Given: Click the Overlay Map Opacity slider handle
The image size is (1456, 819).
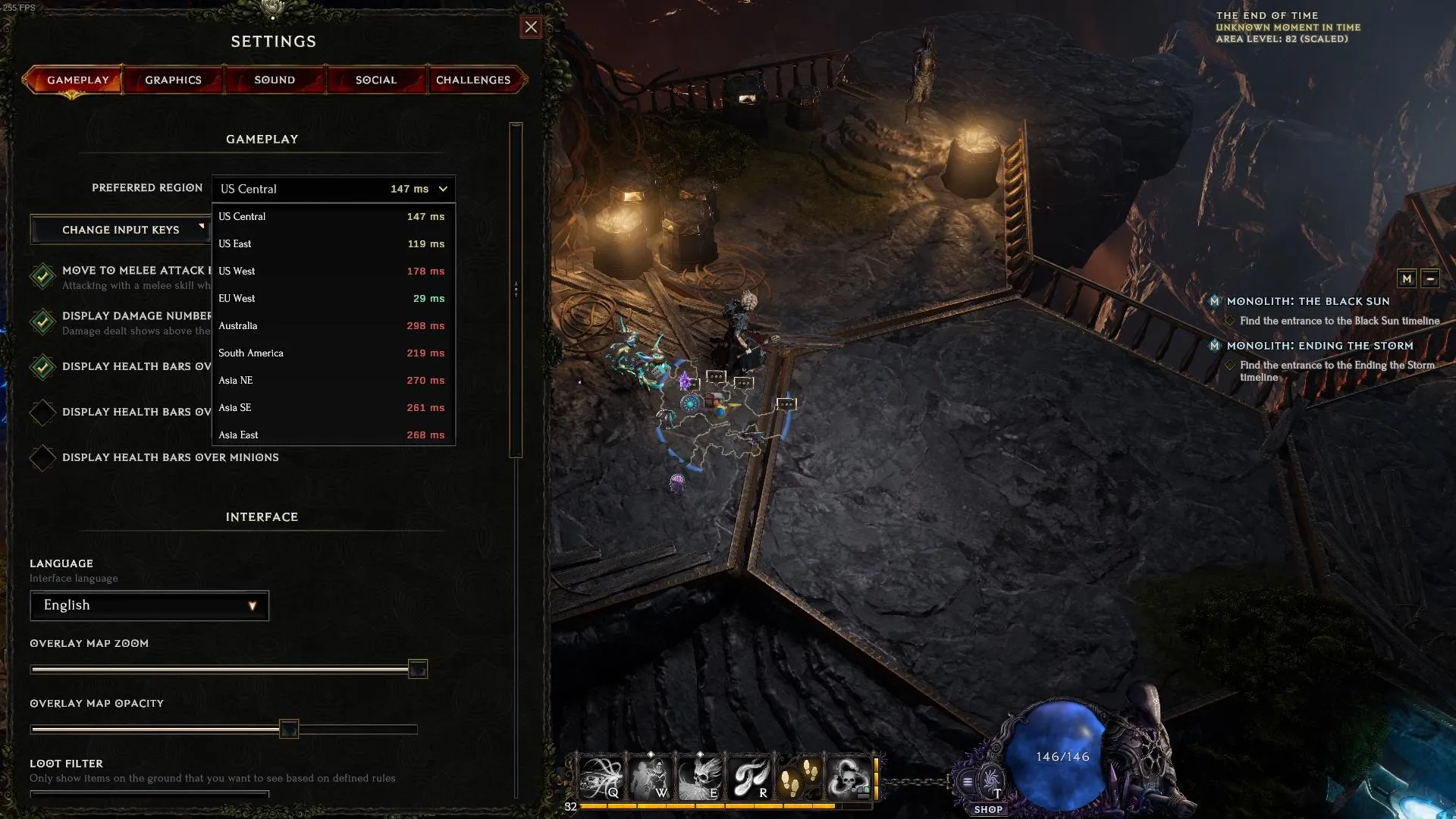Looking at the screenshot, I should point(289,730).
